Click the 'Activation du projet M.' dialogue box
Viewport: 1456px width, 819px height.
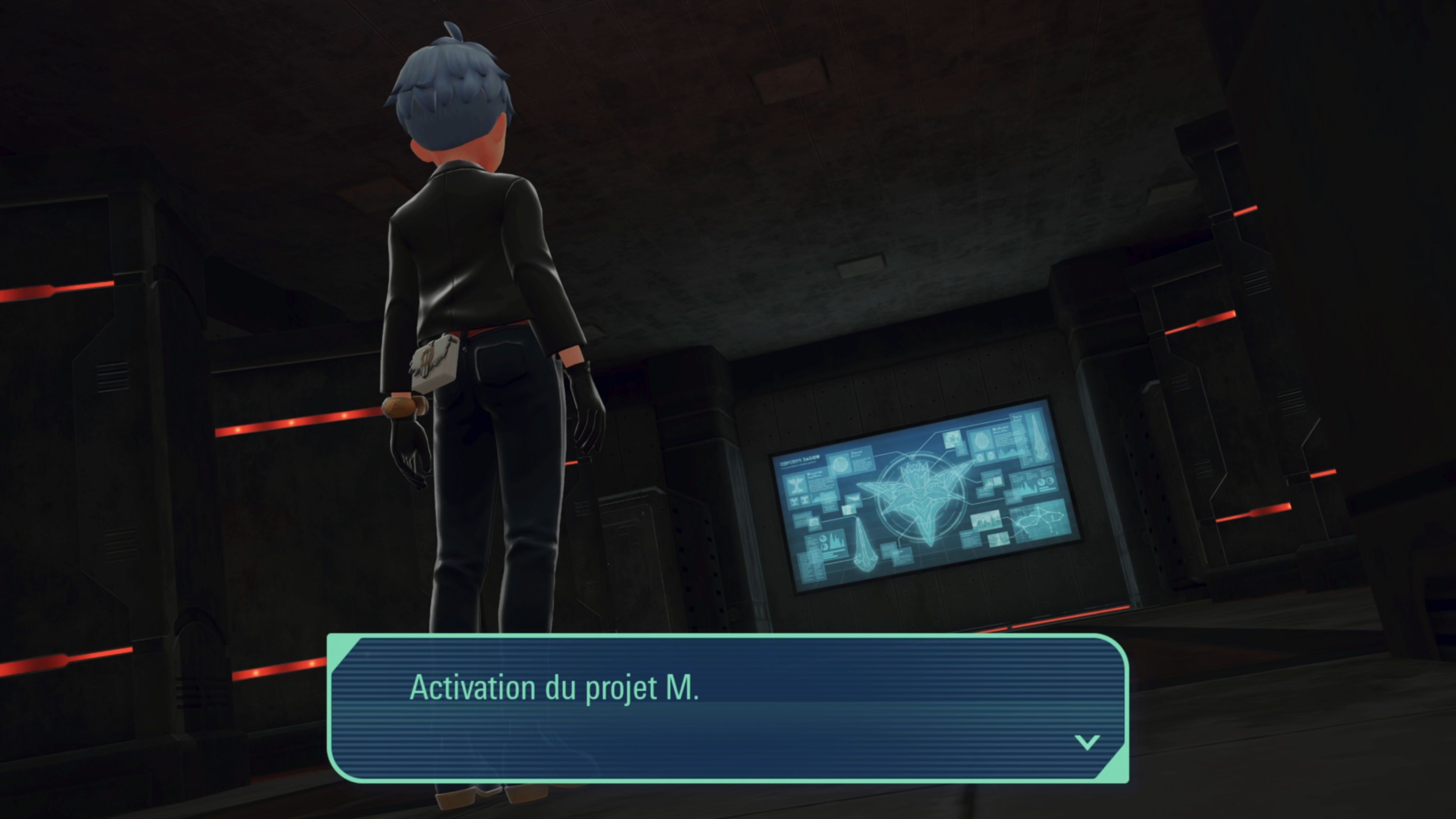click(x=728, y=708)
